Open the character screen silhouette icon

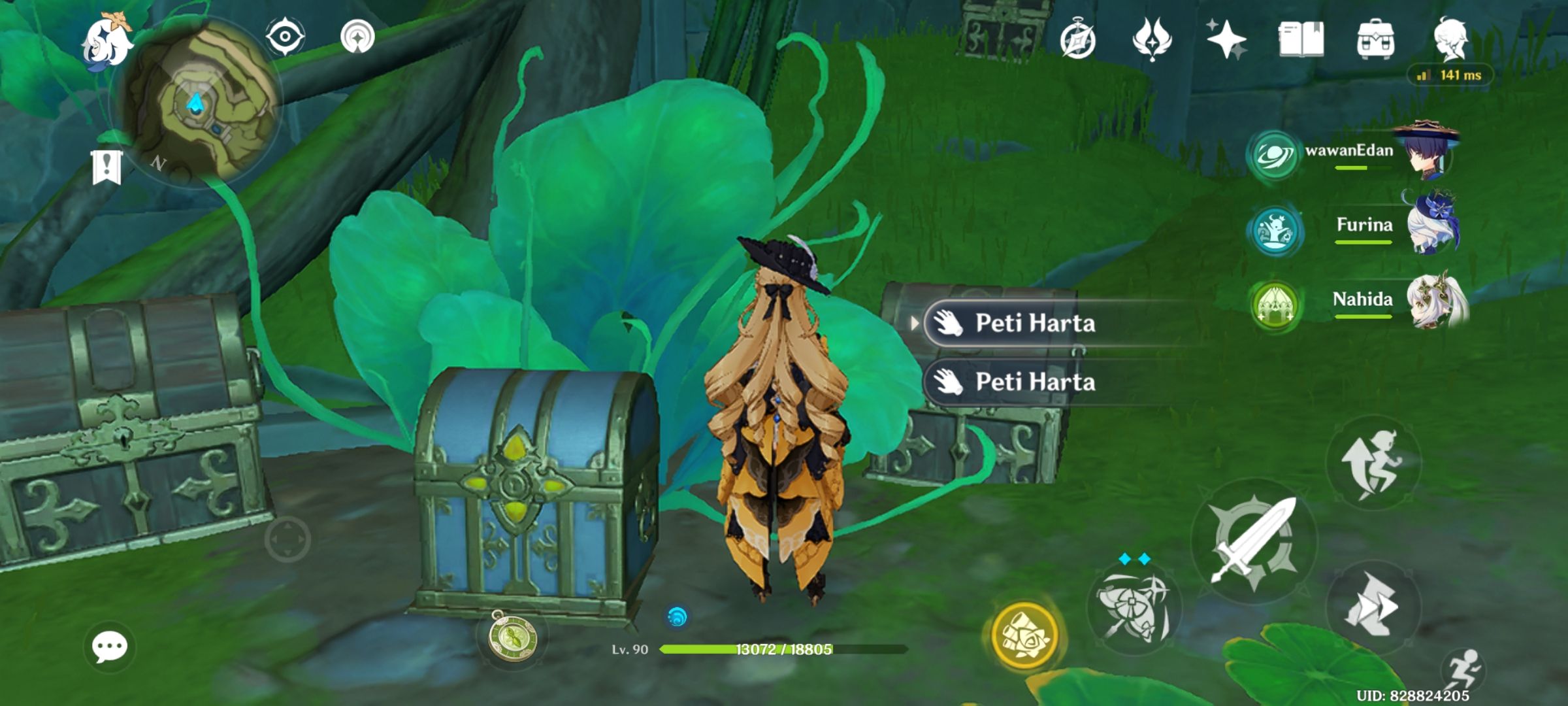pyautogui.click(x=1450, y=38)
